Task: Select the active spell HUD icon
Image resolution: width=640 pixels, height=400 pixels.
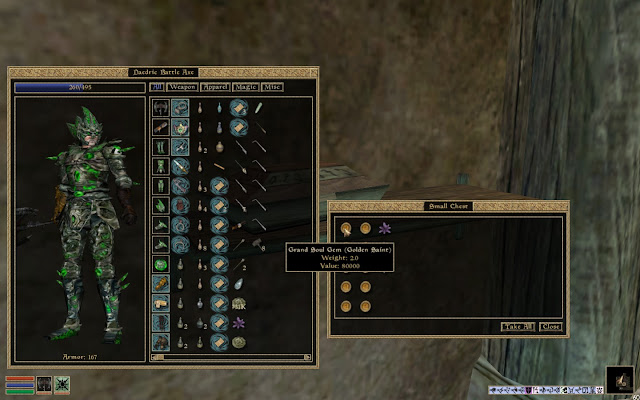Action: click(61, 383)
